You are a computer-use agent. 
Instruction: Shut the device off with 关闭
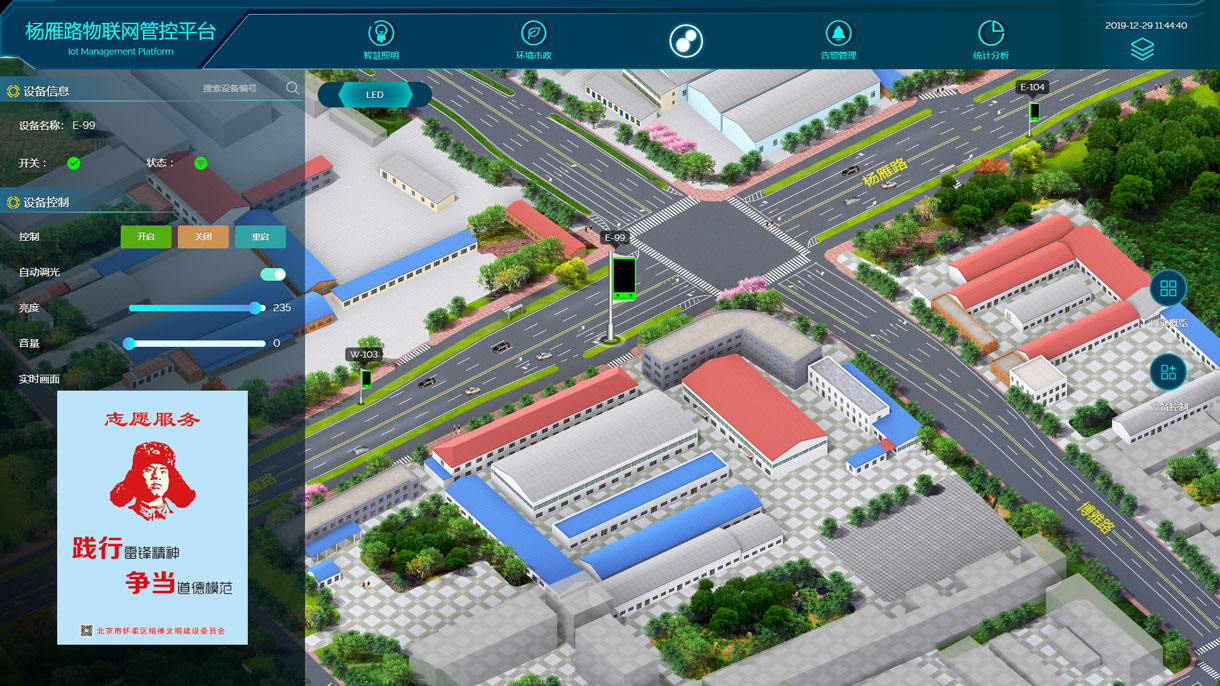[x=203, y=237]
